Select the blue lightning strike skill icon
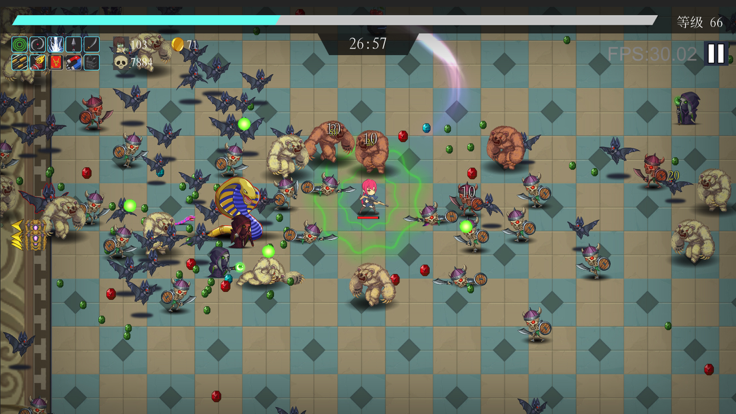This screenshot has height=414, width=736. pos(56,45)
